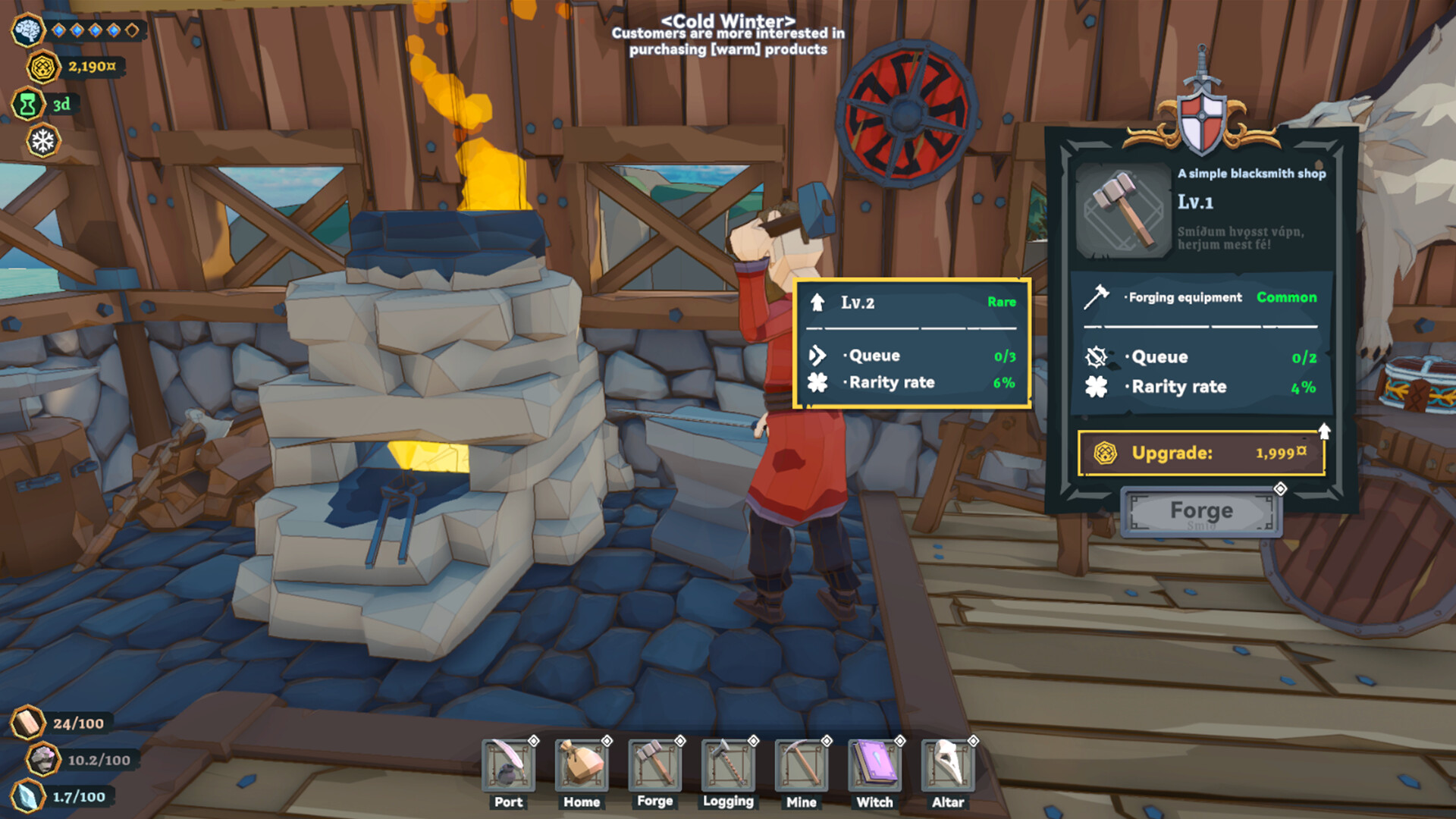Select the snowflake winter season icon

pyautogui.click(x=43, y=141)
